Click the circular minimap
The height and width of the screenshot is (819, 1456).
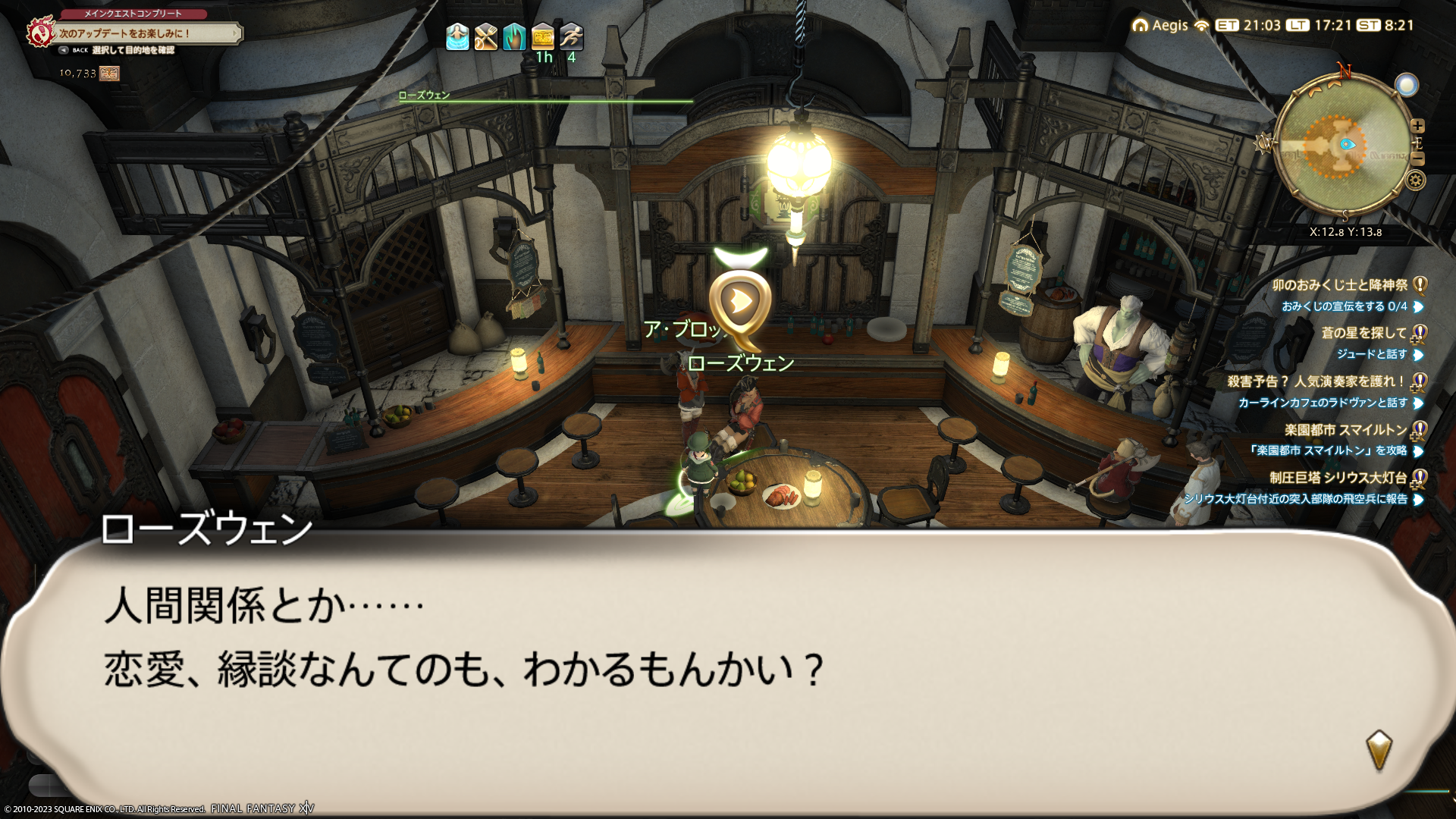pyautogui.click(x=1343, y=145)
